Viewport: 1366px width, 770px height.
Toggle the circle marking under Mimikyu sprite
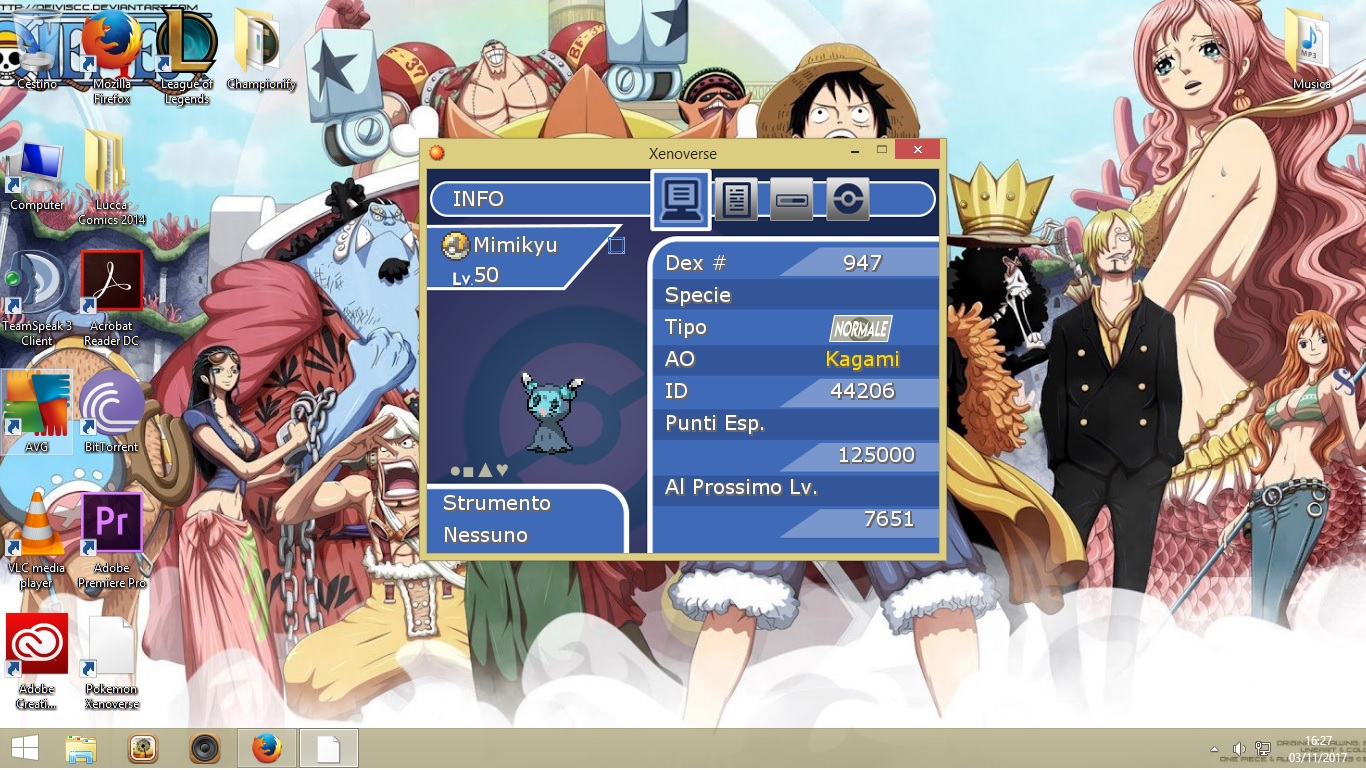coord(455,470)
